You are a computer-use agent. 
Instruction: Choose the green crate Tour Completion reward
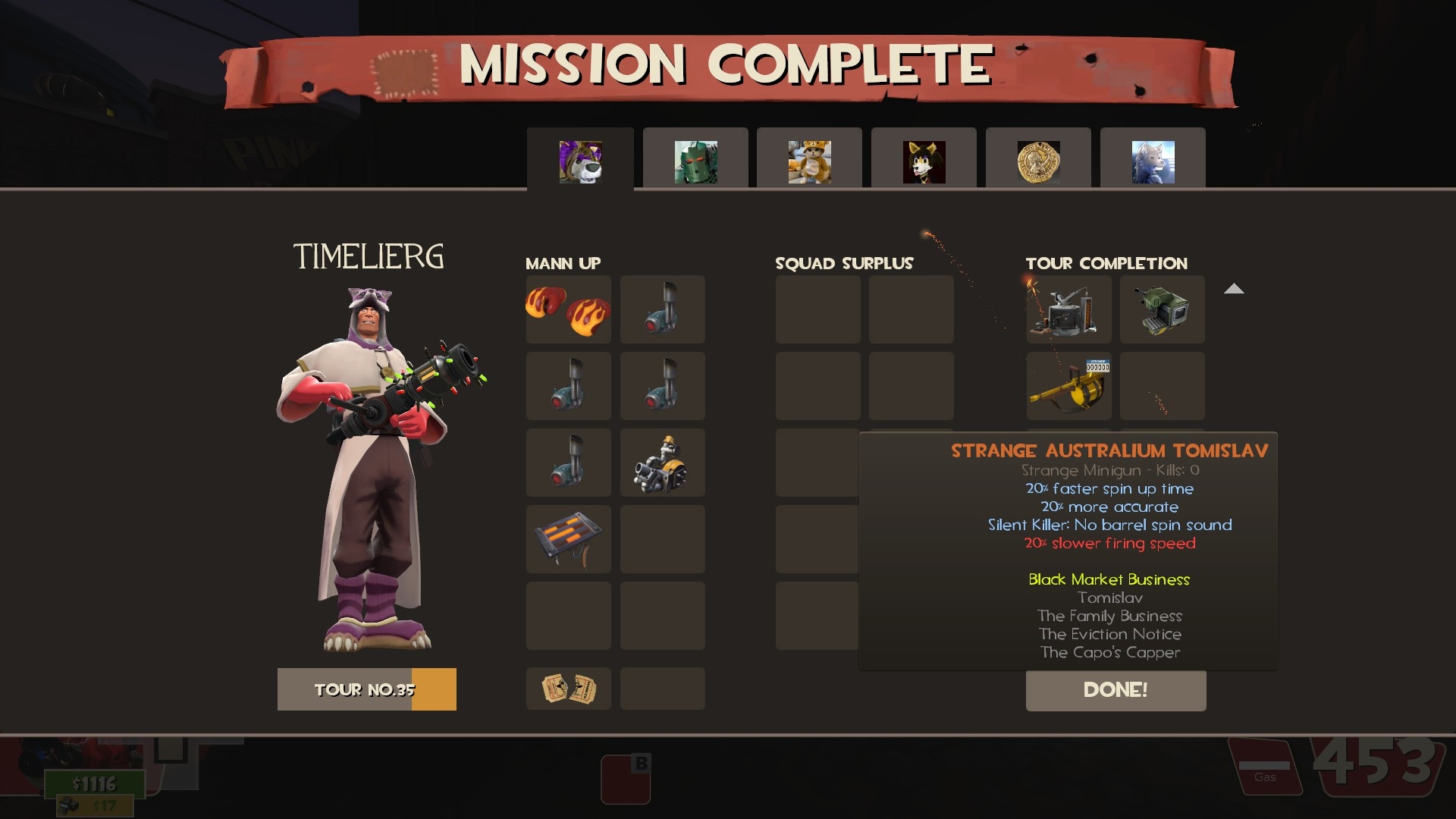coord(1162,309)
